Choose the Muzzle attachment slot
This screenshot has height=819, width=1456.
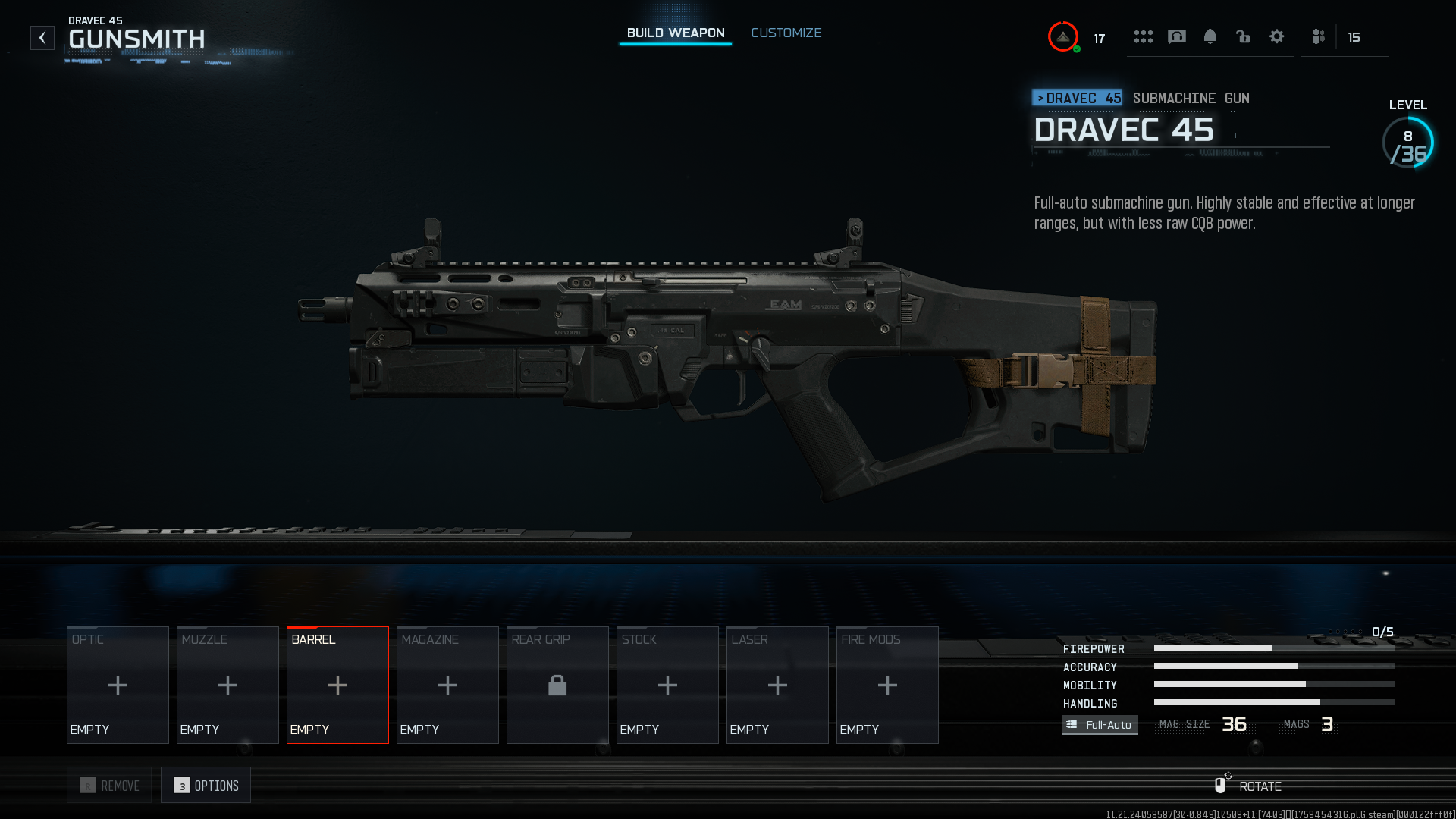(227, 685)
